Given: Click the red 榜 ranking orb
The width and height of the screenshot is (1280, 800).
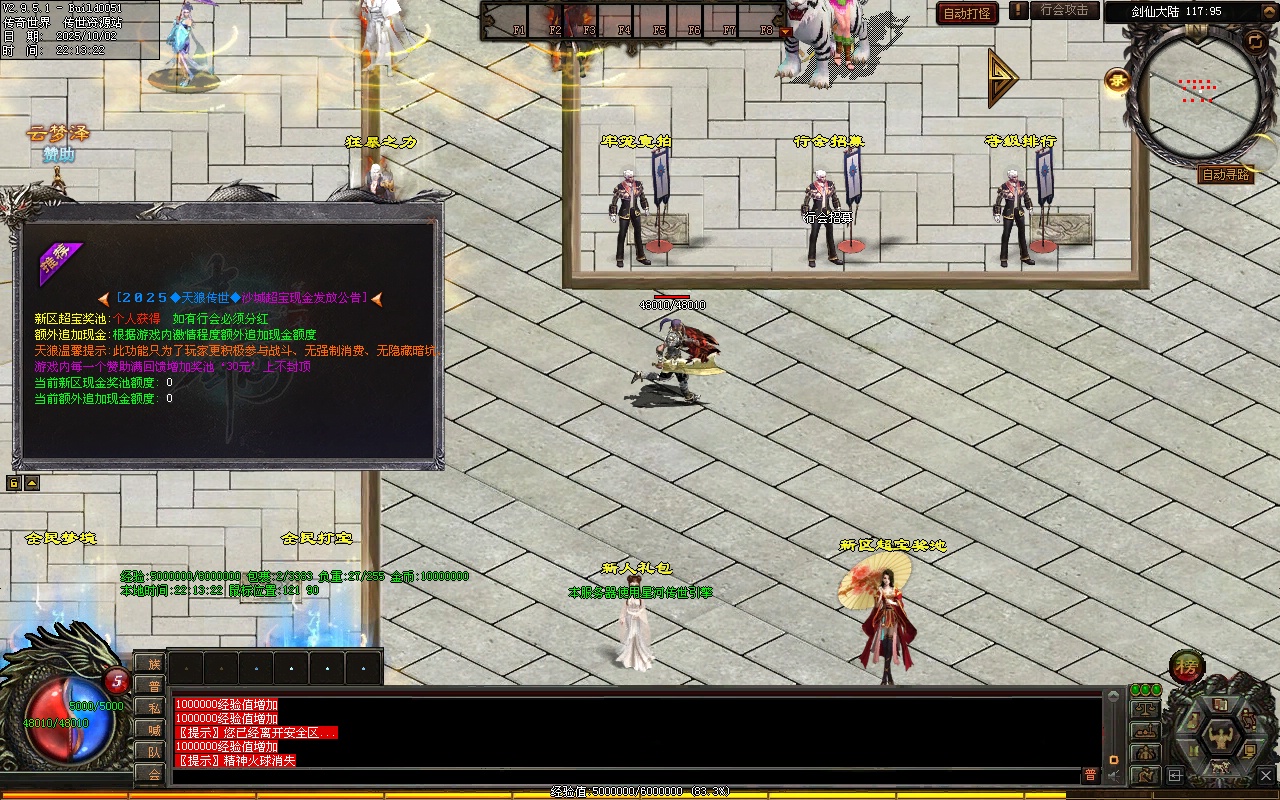Looking at the screenshot, I should 1187,666.
